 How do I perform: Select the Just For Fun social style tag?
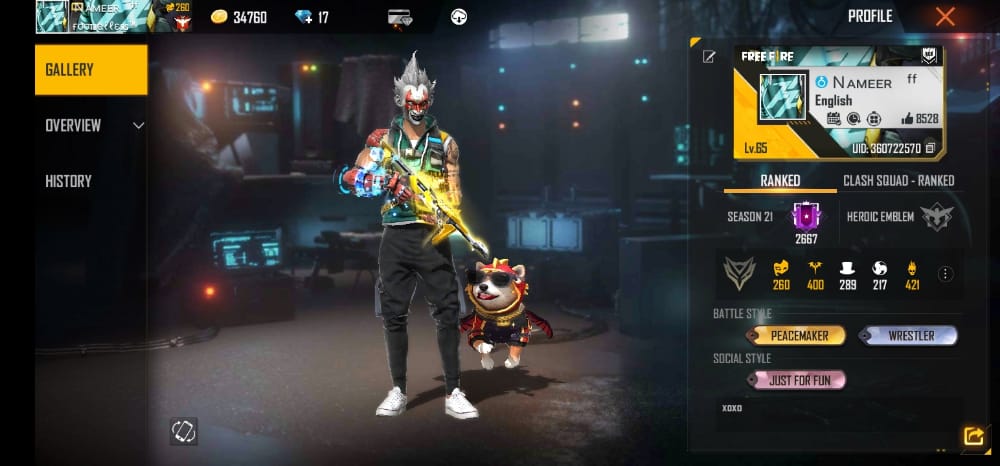pyautogui.click(x=797, y=380)
